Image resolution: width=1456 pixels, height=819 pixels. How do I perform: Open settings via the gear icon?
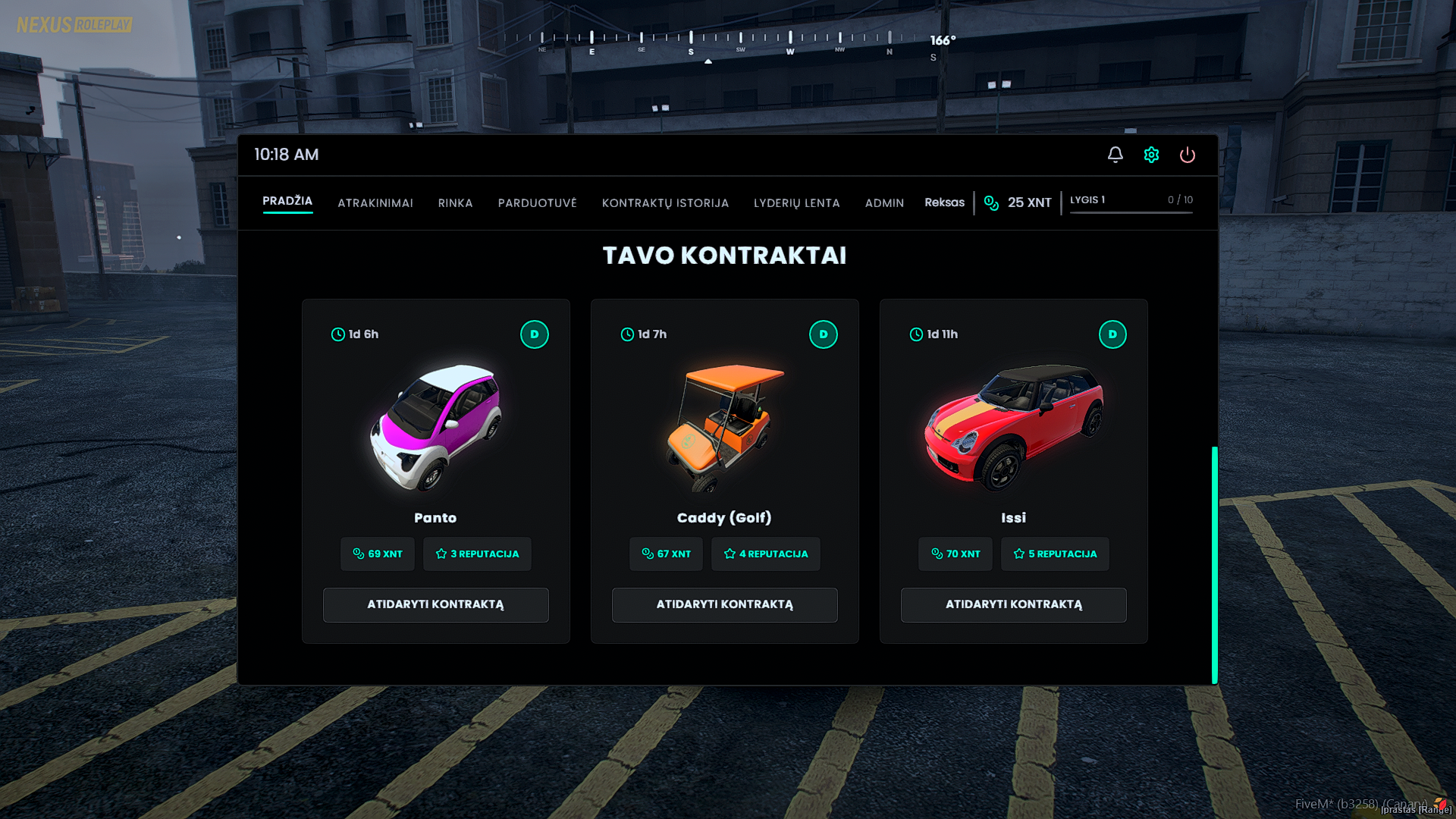click(1151, 155)
